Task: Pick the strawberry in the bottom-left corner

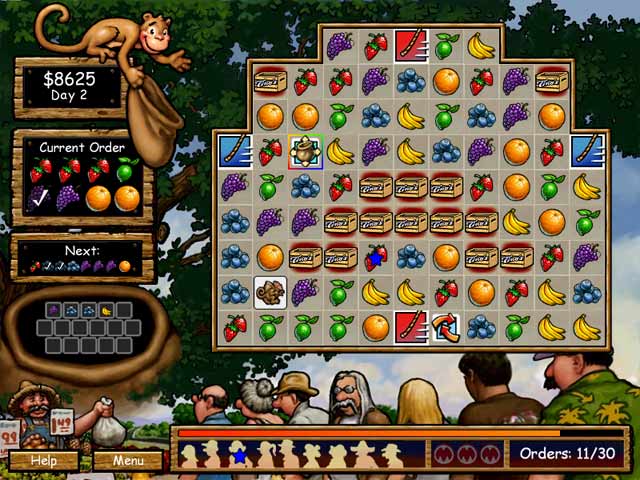Action: [x=234, y=327]
